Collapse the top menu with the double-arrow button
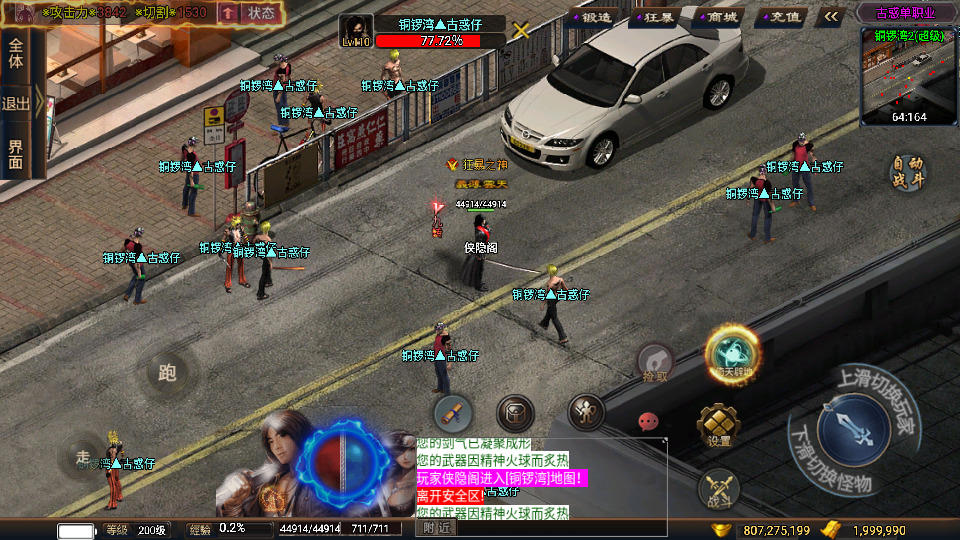Image resolution: width=960 pixels, height=540 pixels. click(830, 17)
